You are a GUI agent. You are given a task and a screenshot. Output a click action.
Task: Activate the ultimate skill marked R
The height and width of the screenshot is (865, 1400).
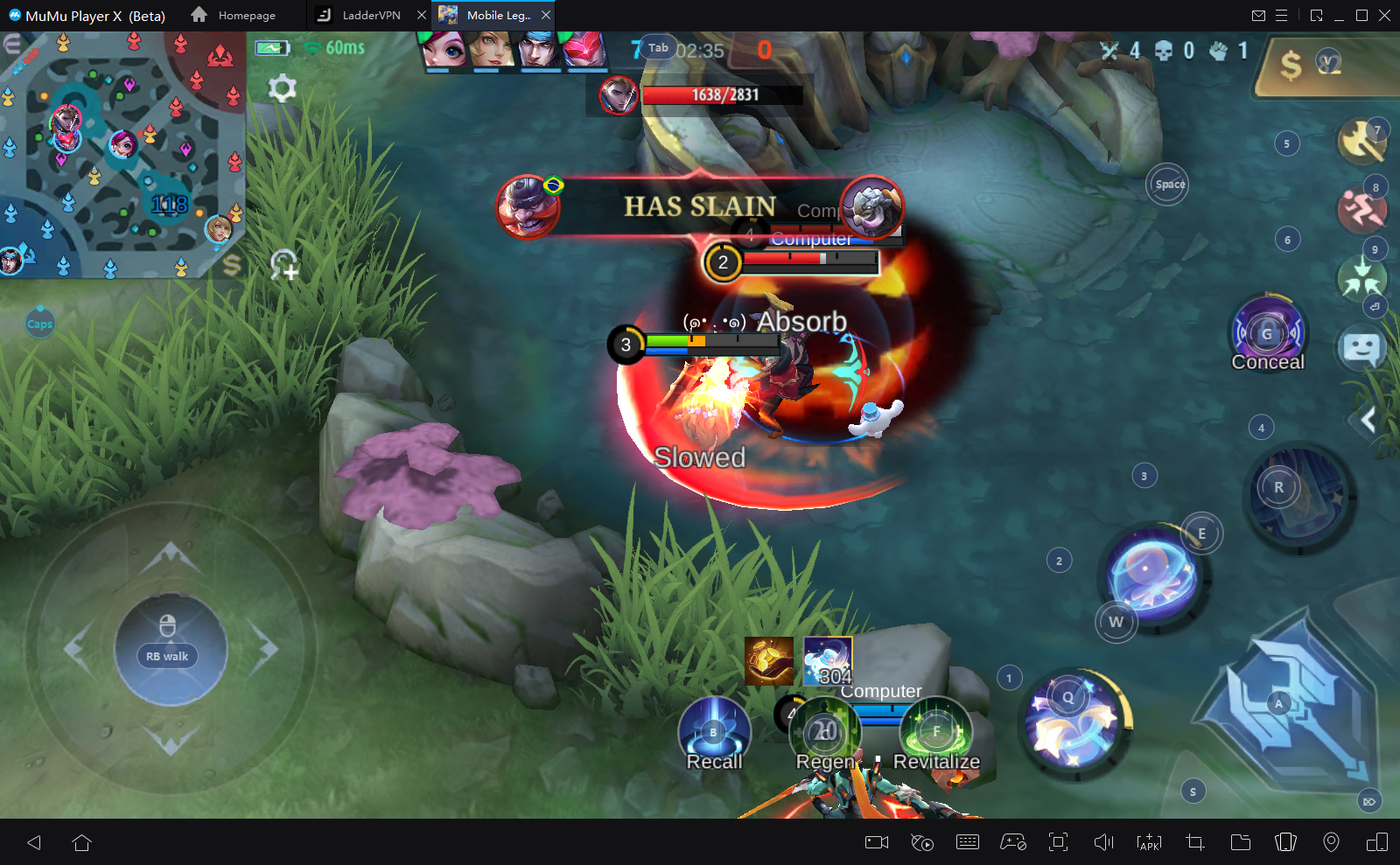point(1298,497)
